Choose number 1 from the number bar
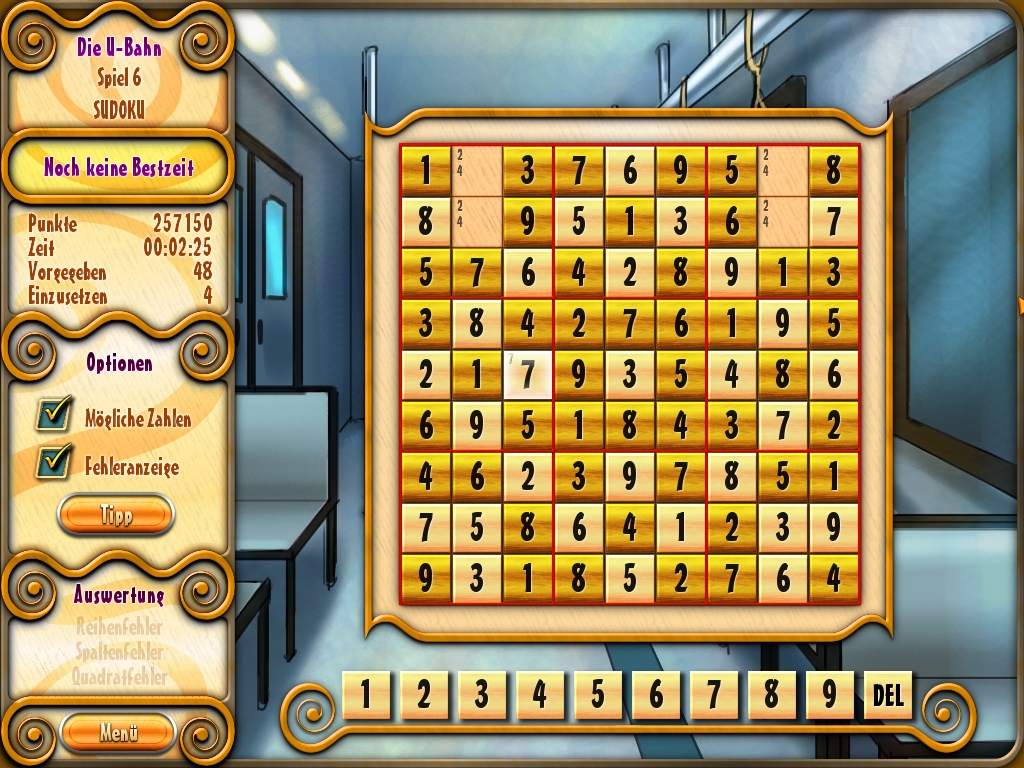The image size is (1024, 768). tap(366, 695)
